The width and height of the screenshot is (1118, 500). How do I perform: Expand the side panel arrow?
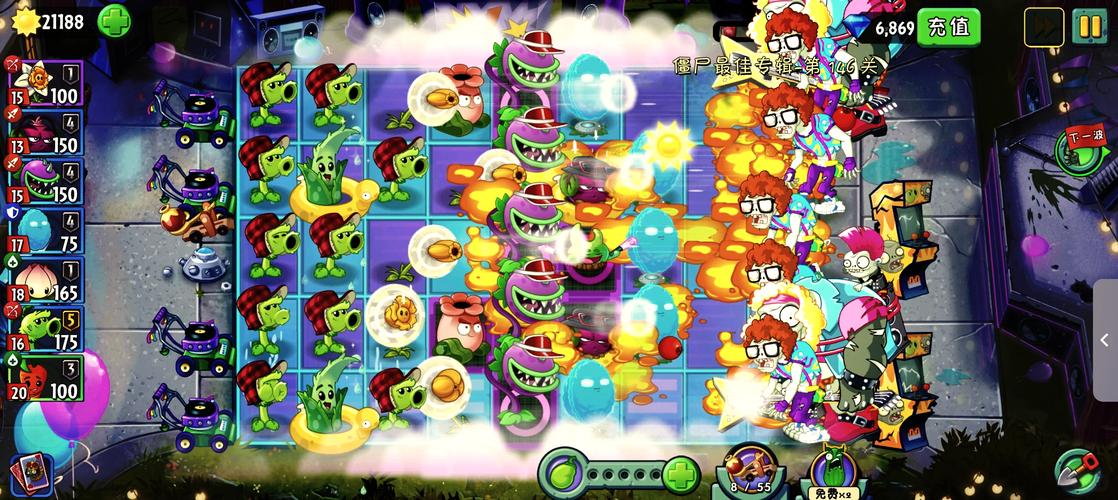(1104, 340)
